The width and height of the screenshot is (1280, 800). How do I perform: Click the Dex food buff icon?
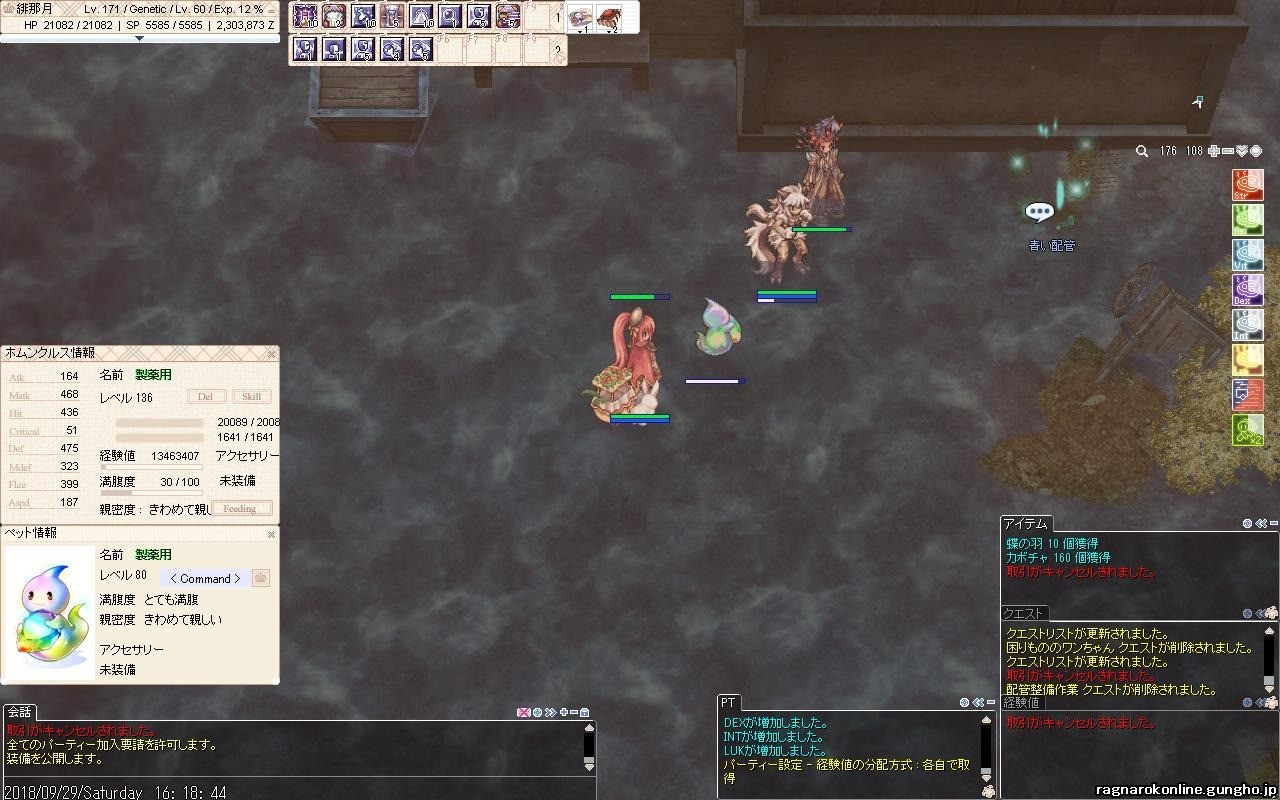[1247, 290]
